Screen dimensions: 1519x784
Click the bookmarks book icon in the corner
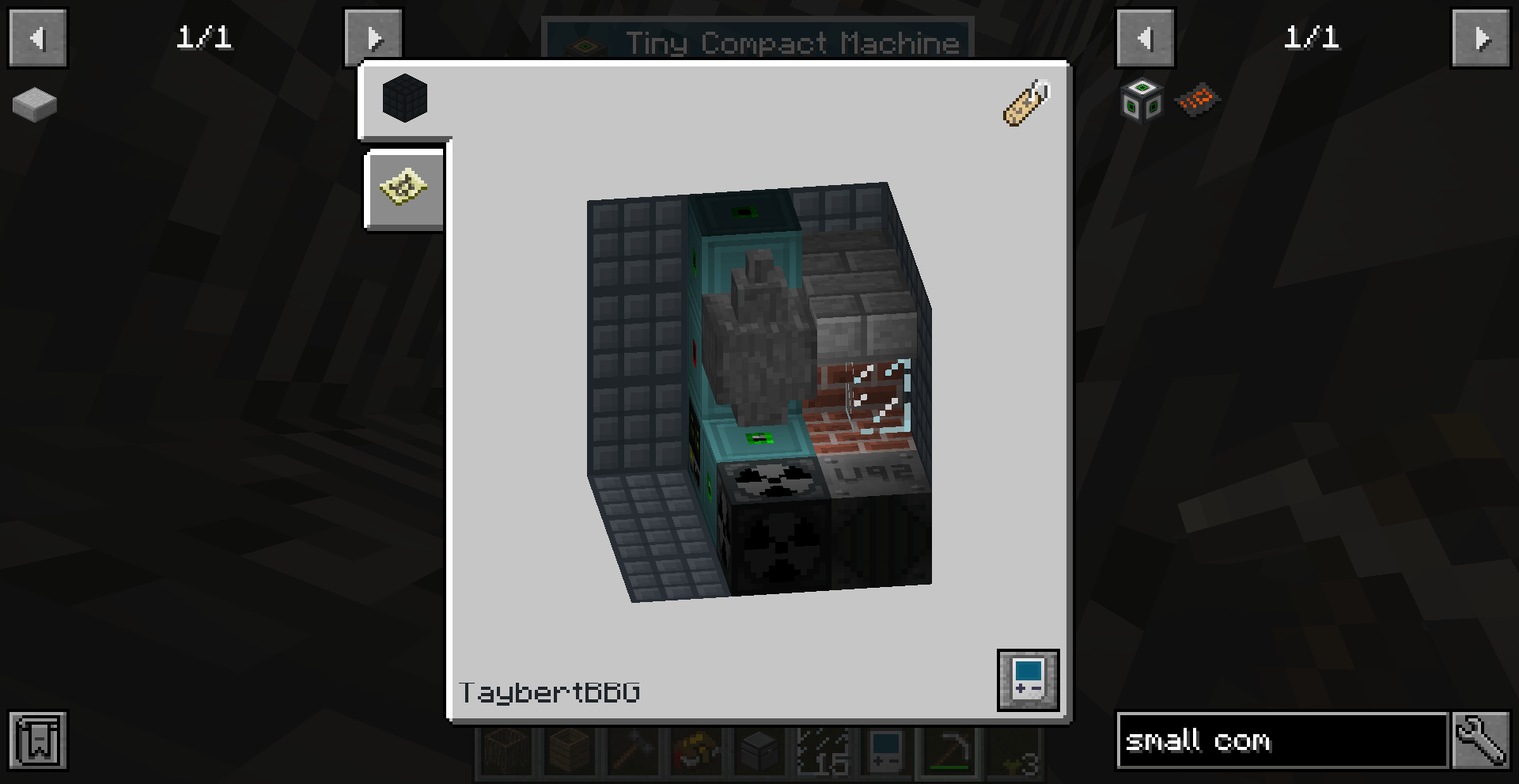pos(39,741)
